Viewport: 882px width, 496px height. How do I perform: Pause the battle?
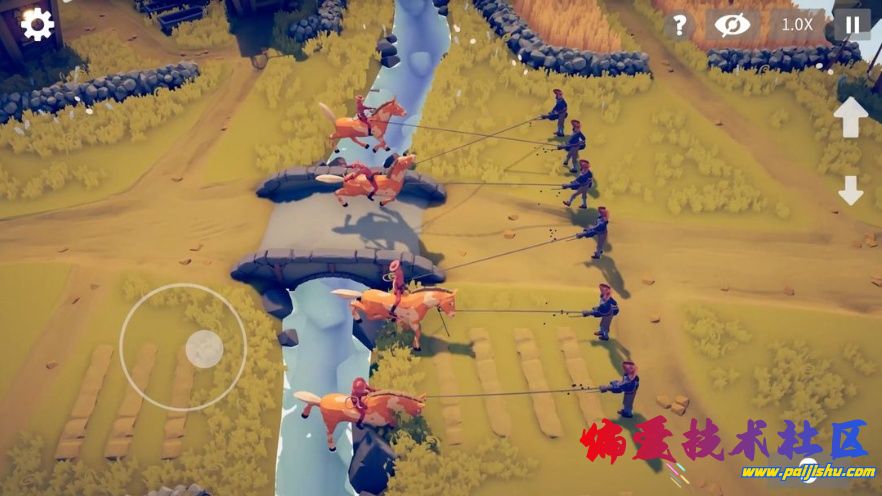(852, 25)
